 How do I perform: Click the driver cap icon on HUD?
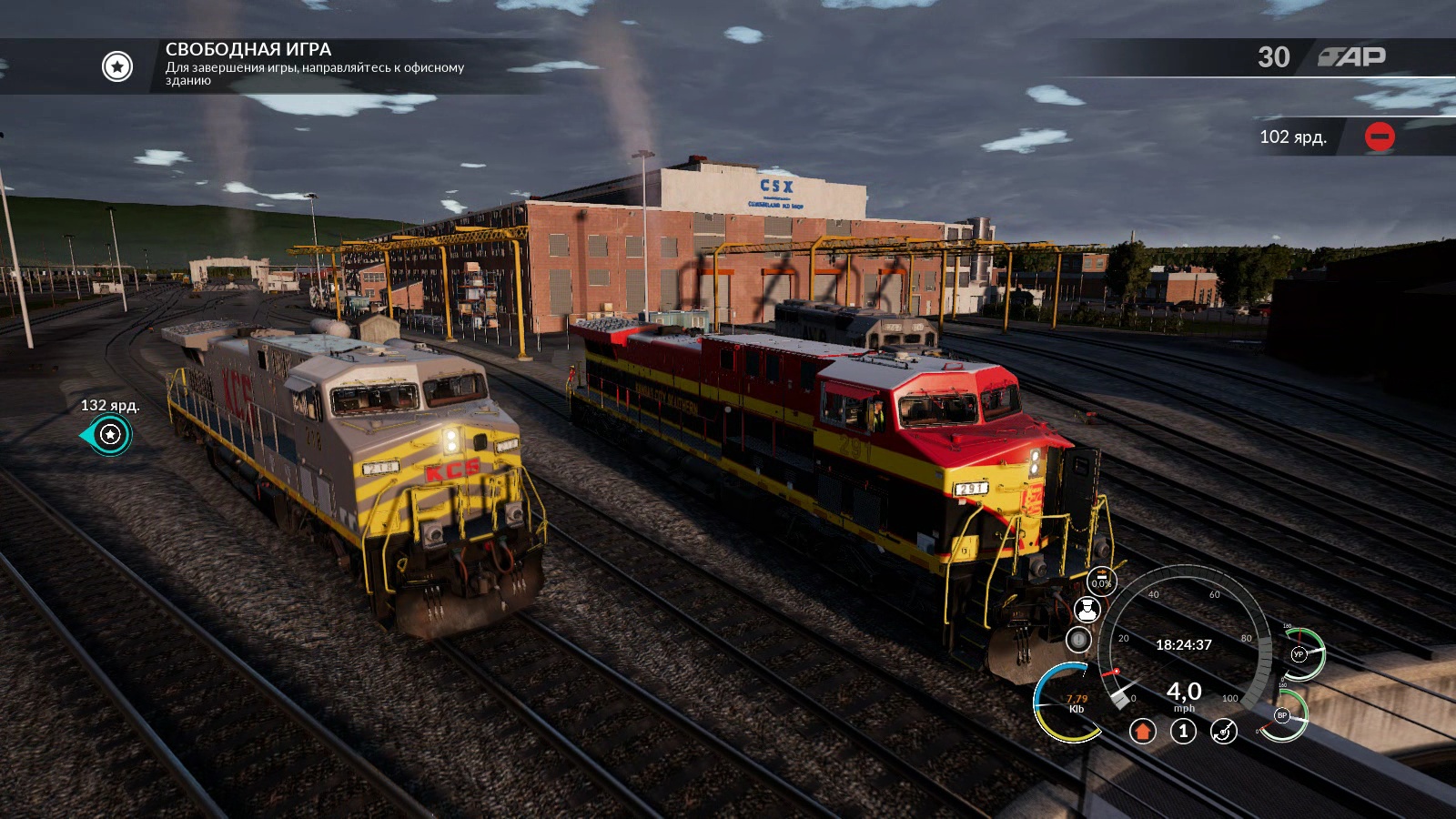pos(1087,610)
